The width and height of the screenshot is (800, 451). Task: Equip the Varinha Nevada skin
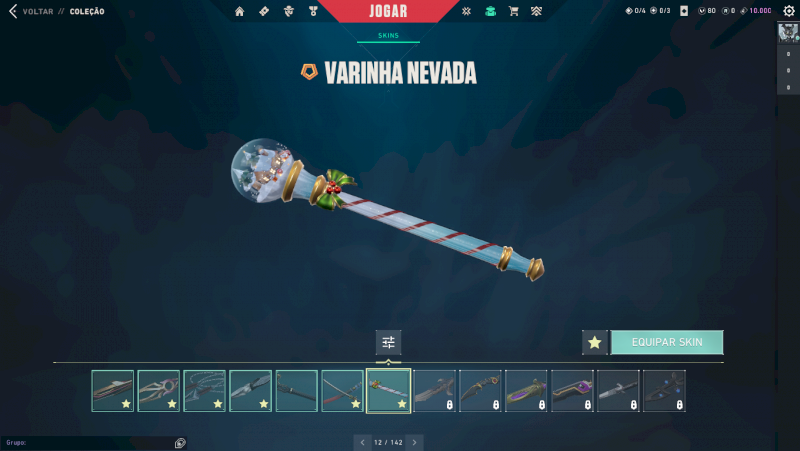[x=667, y=342]
